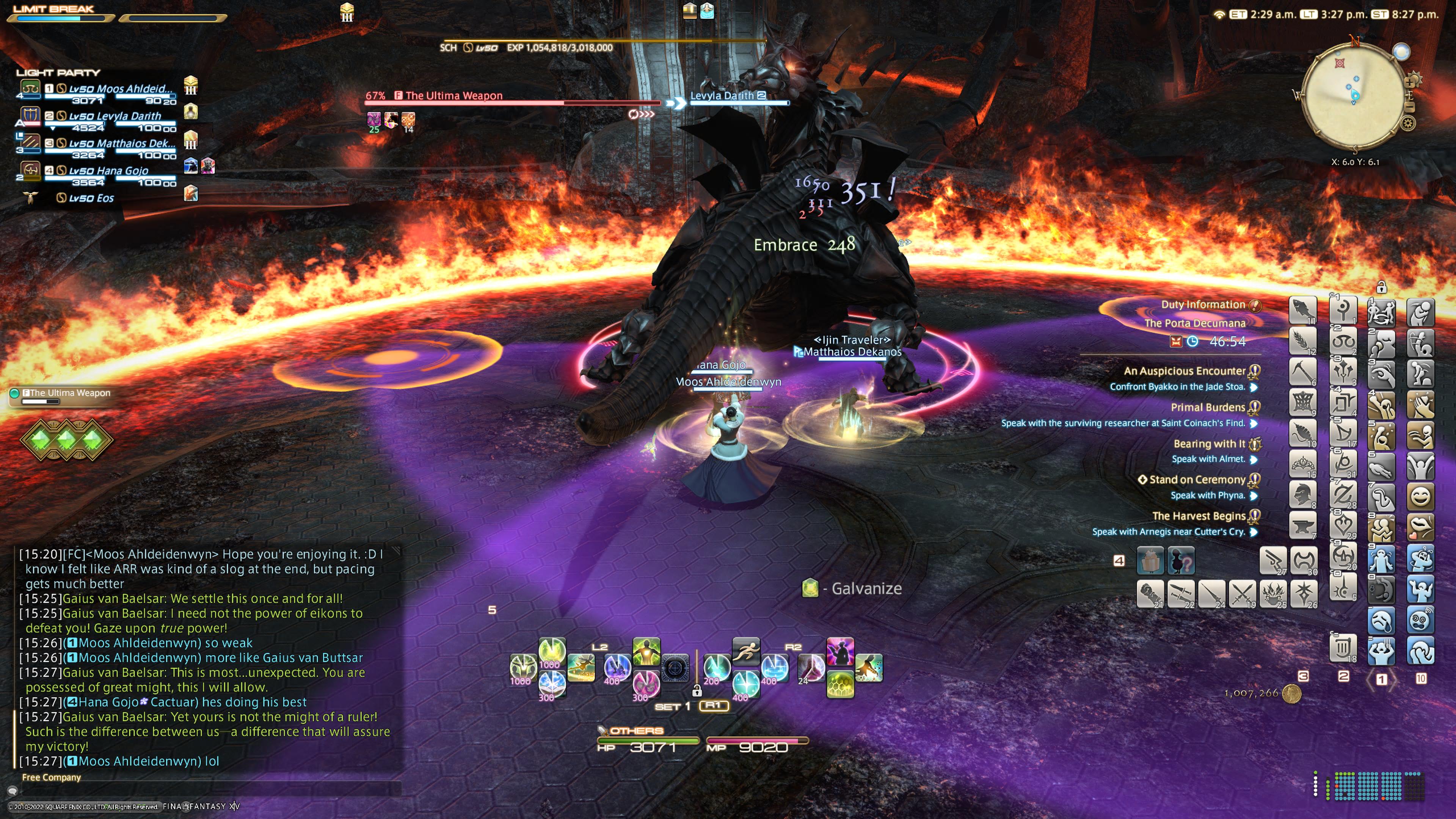Select The Ultima Weapon in enemy list

click(68, 394)
